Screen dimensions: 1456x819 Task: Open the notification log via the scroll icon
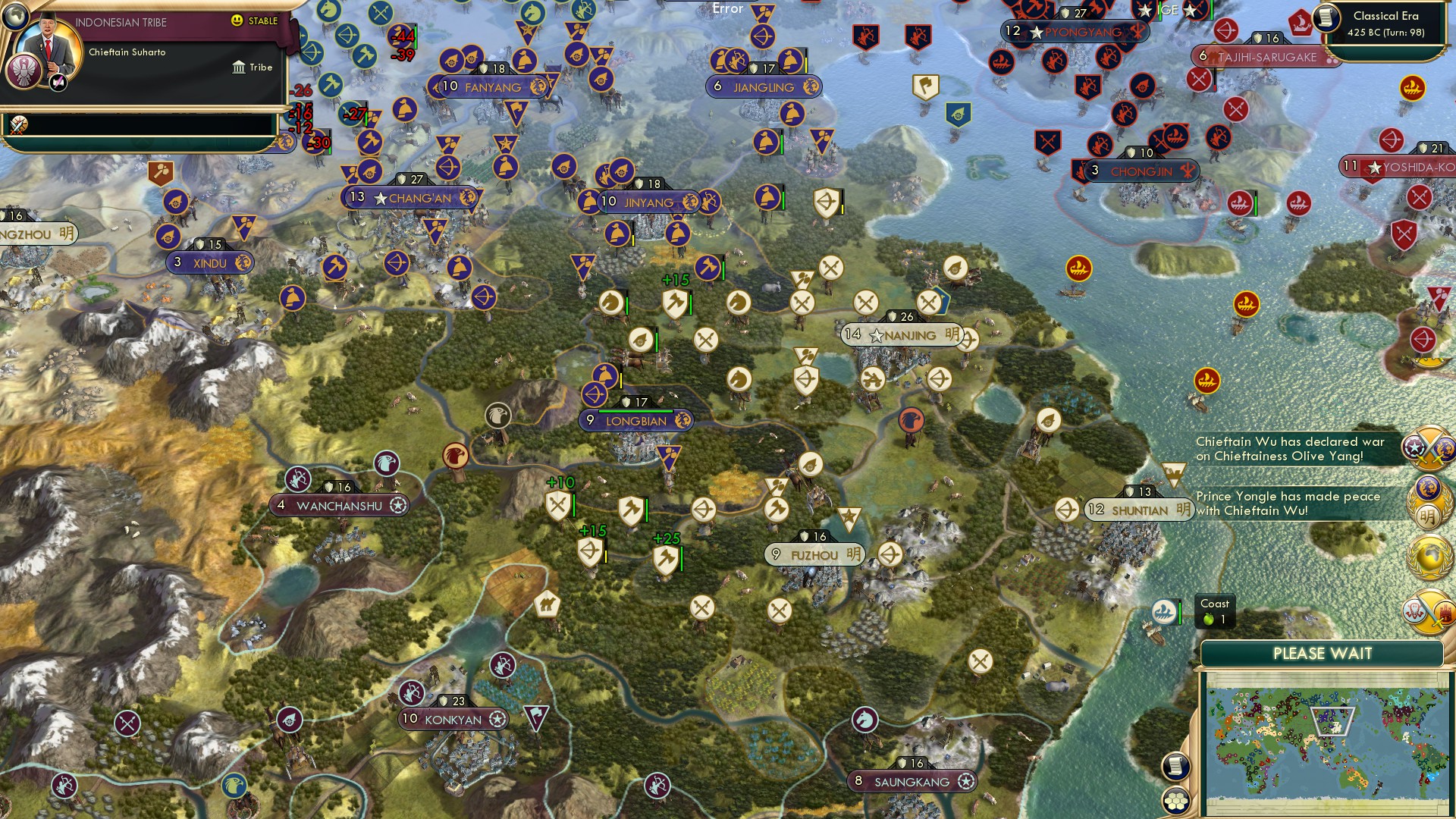(1175, 767)
